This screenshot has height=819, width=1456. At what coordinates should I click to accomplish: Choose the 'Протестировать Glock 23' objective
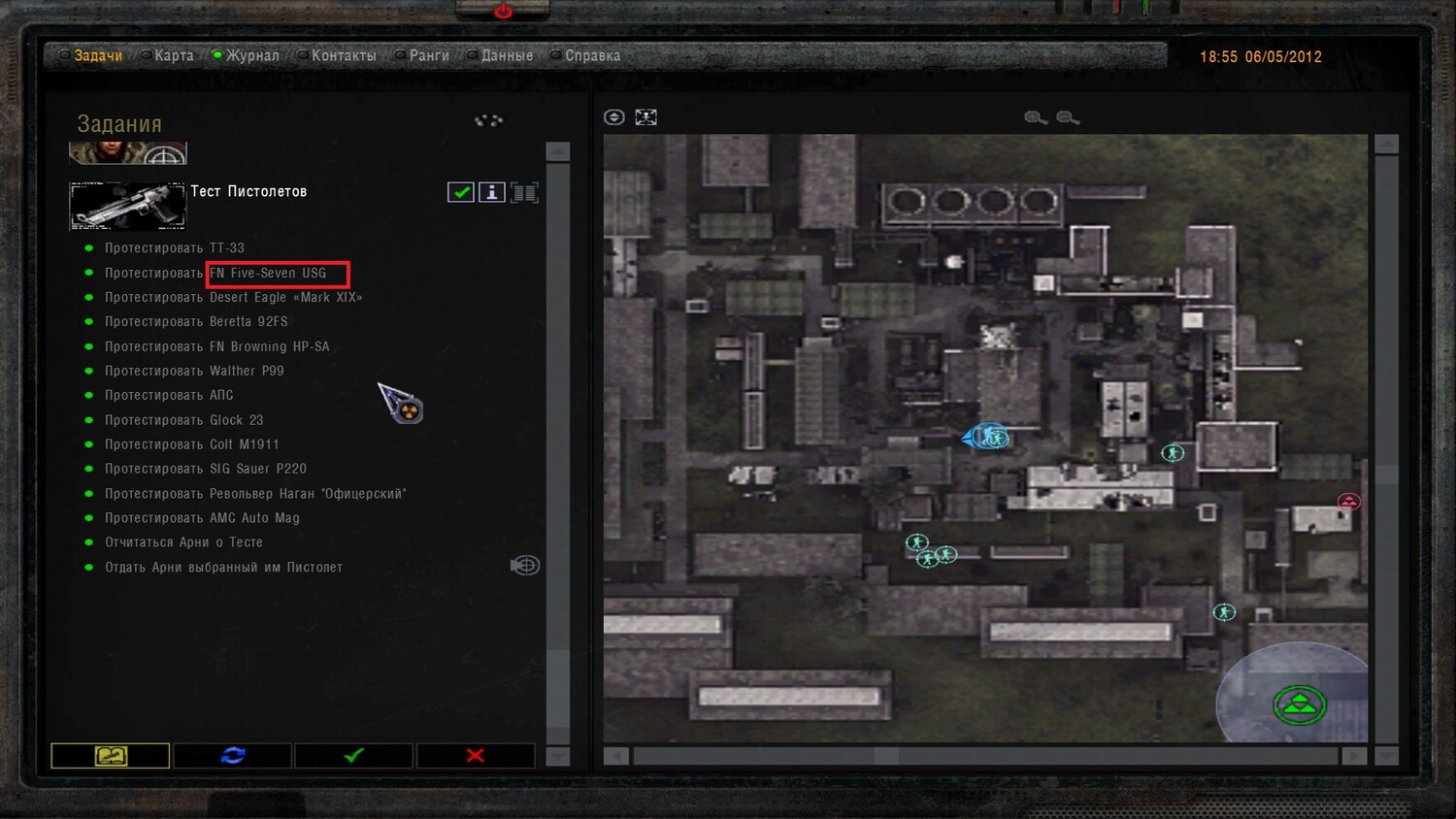(x=183, y=420)
